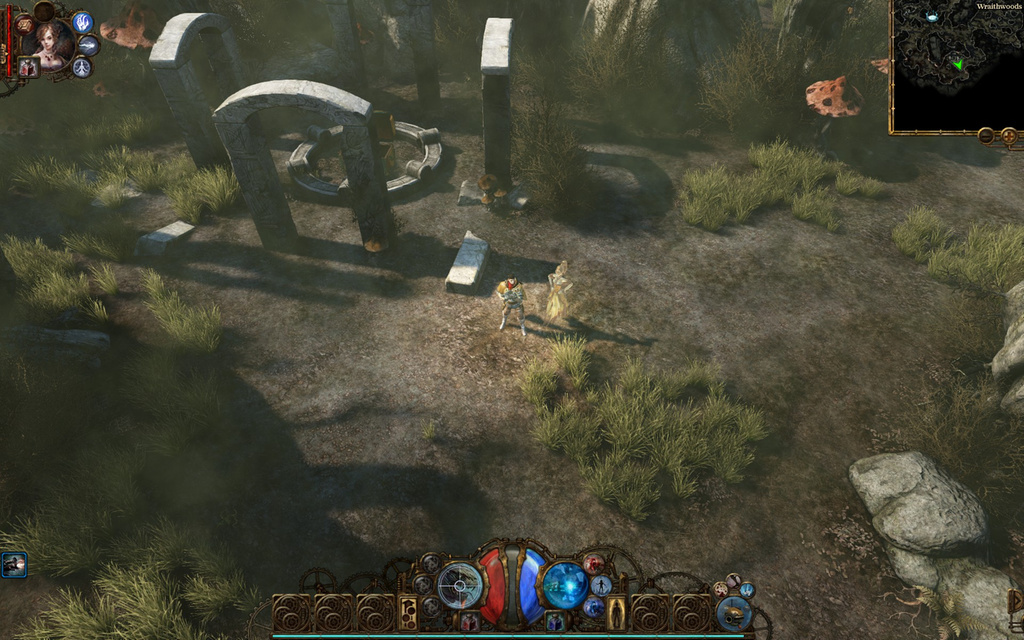Click the red aura orb beside the blue skill orb
The image size is (1024, 640).
[x=594, y=564]
